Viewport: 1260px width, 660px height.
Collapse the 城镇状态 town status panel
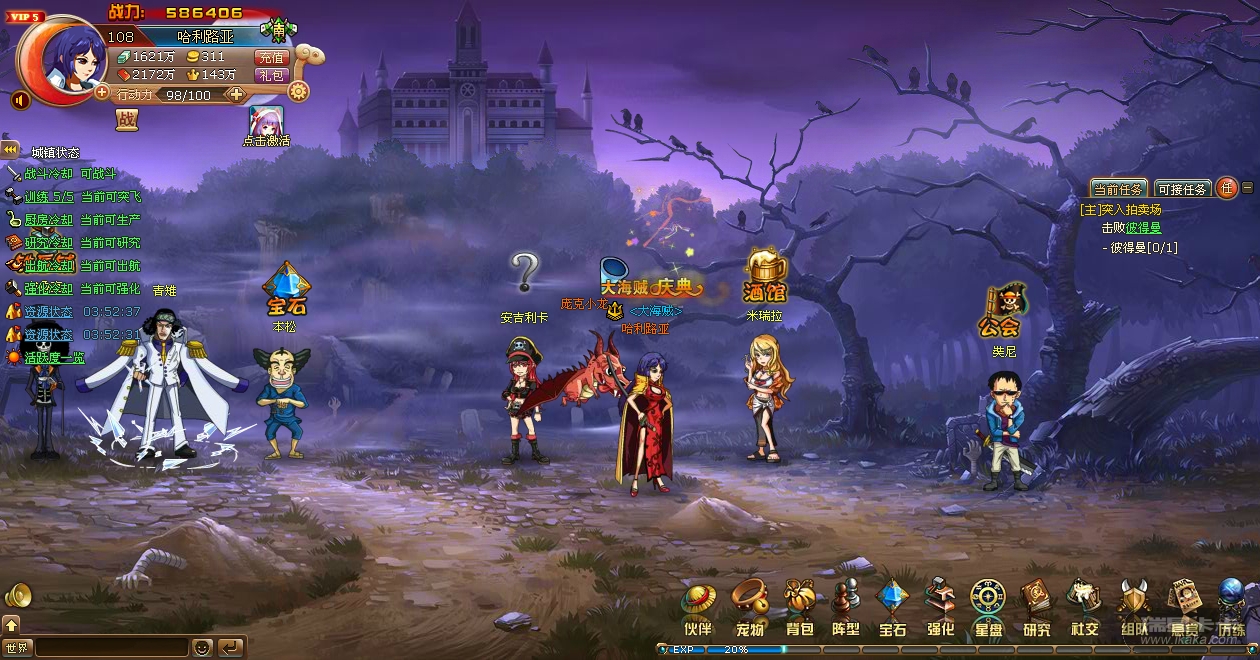click(10, 150)
